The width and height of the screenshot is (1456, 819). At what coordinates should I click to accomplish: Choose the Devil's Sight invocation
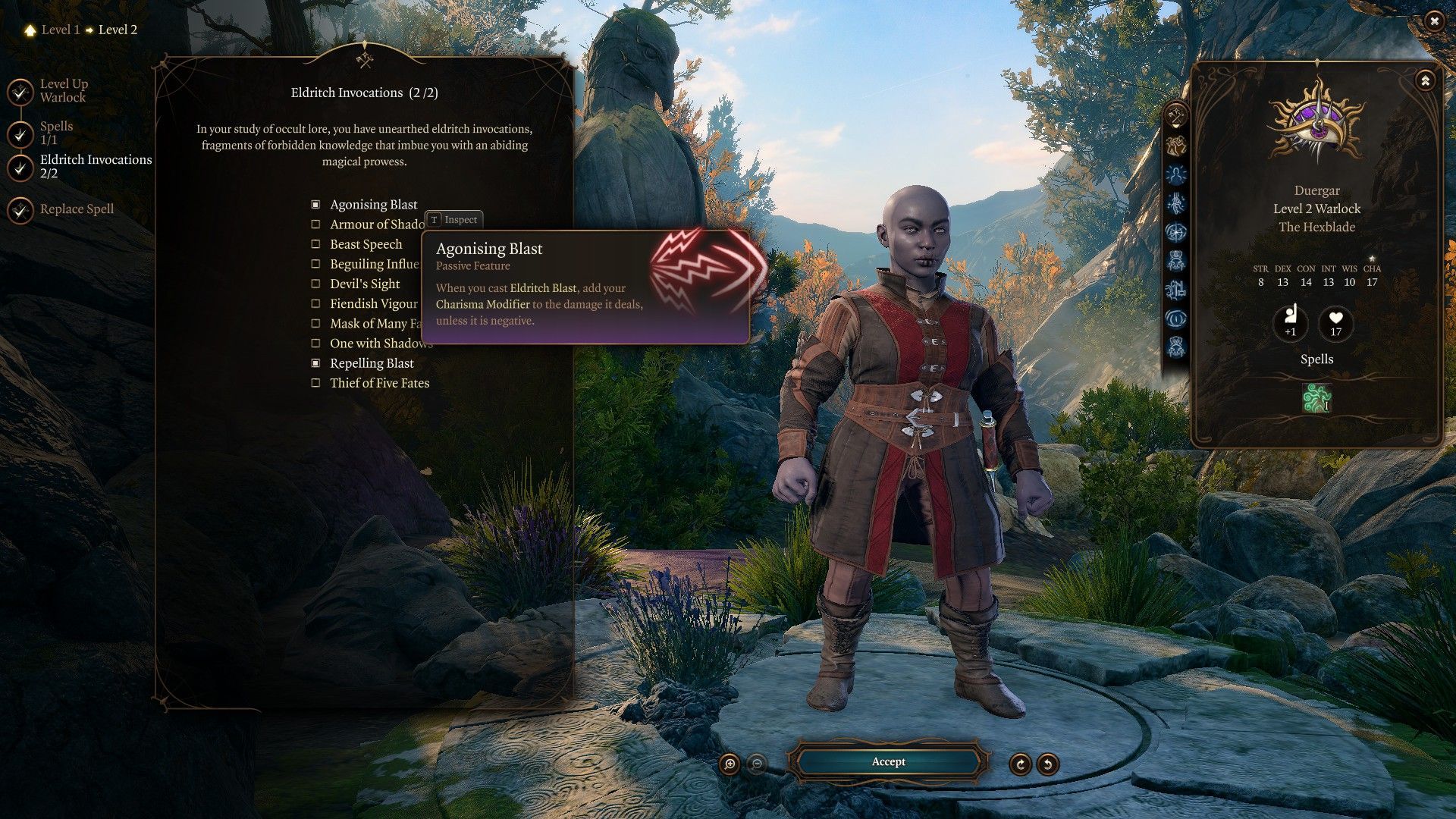point(316,284)
